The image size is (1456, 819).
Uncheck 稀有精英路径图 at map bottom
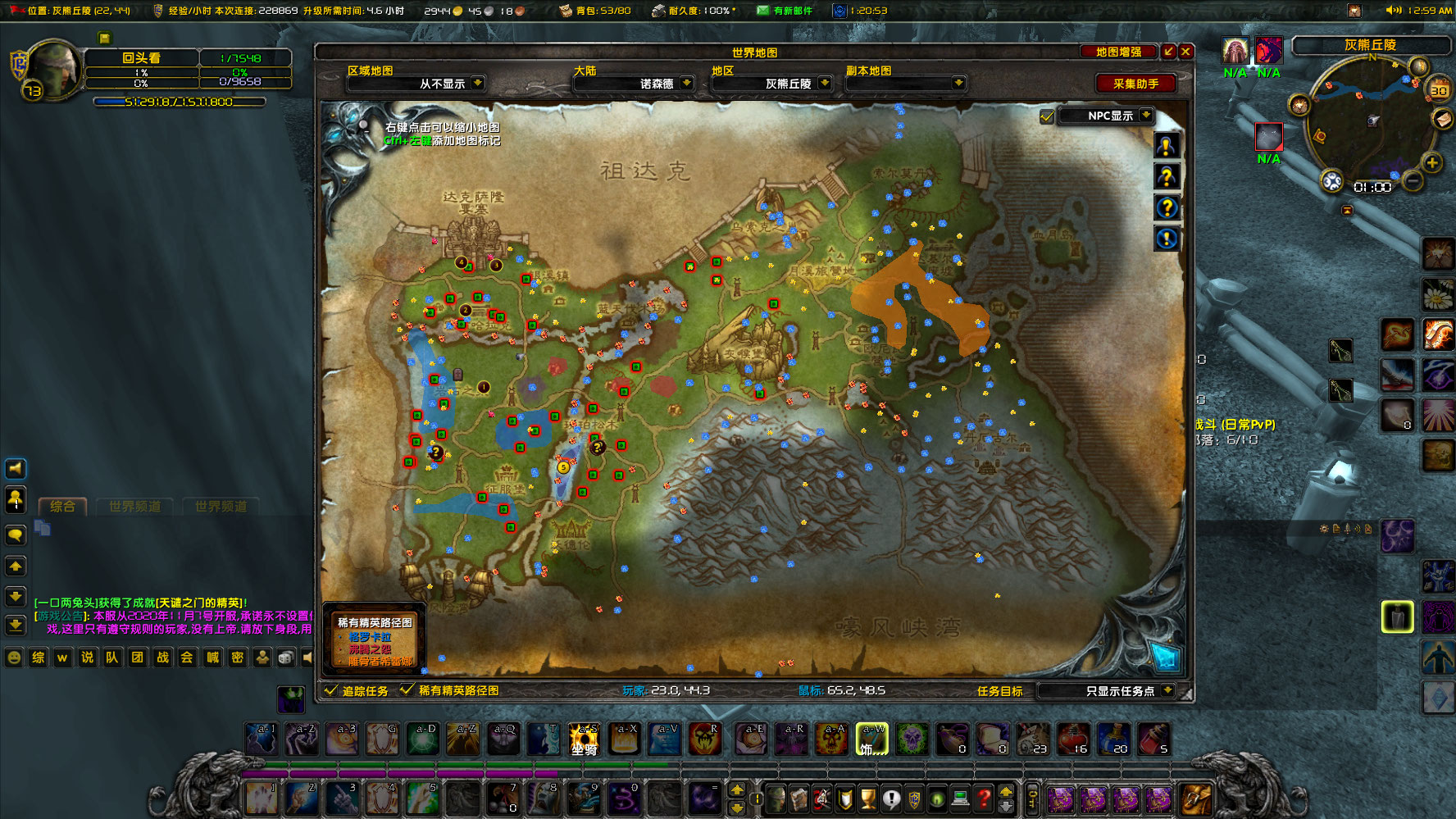pyautogui.click(x=407, y=690)
